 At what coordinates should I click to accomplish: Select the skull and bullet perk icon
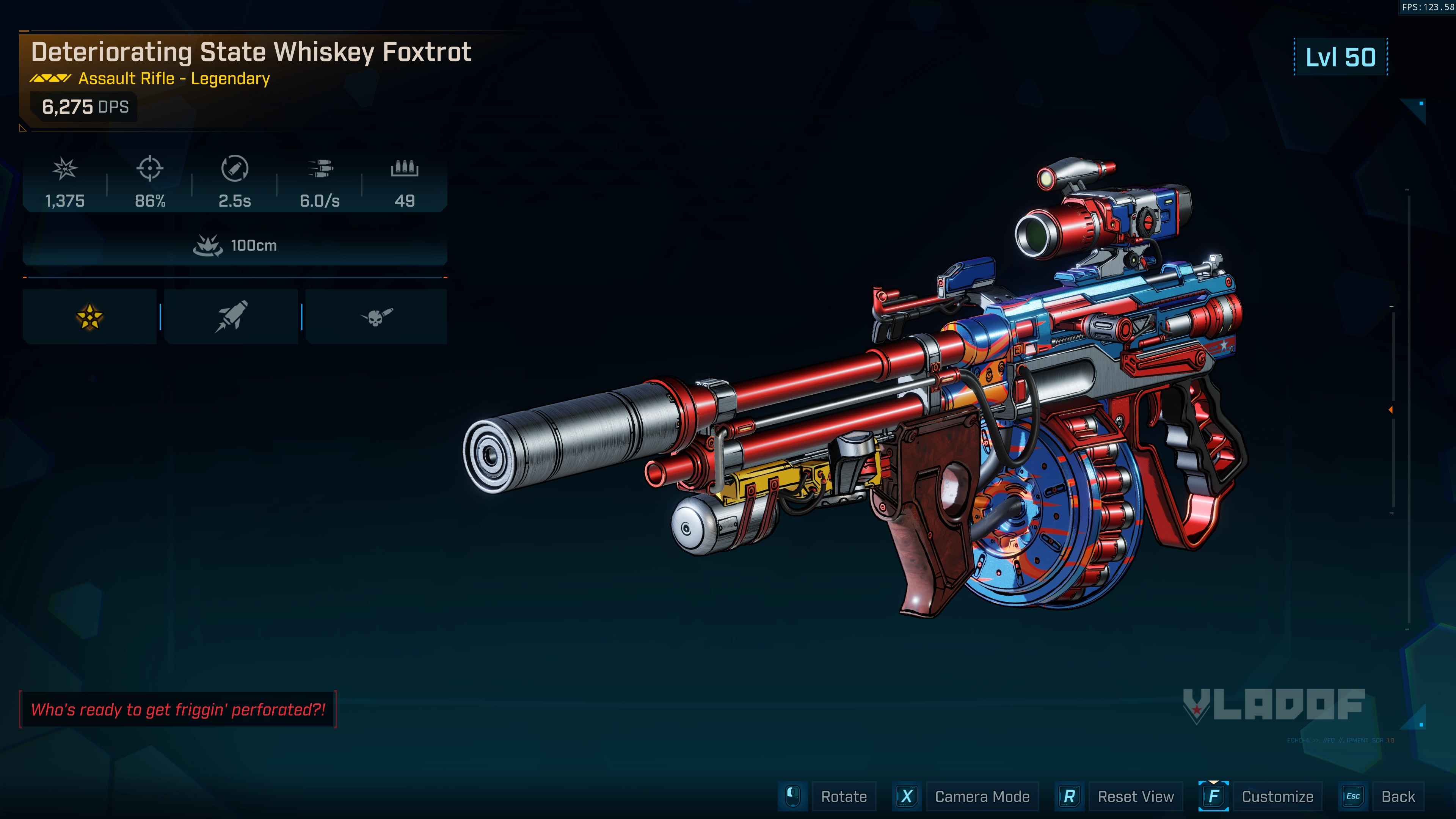coord(376,317)
